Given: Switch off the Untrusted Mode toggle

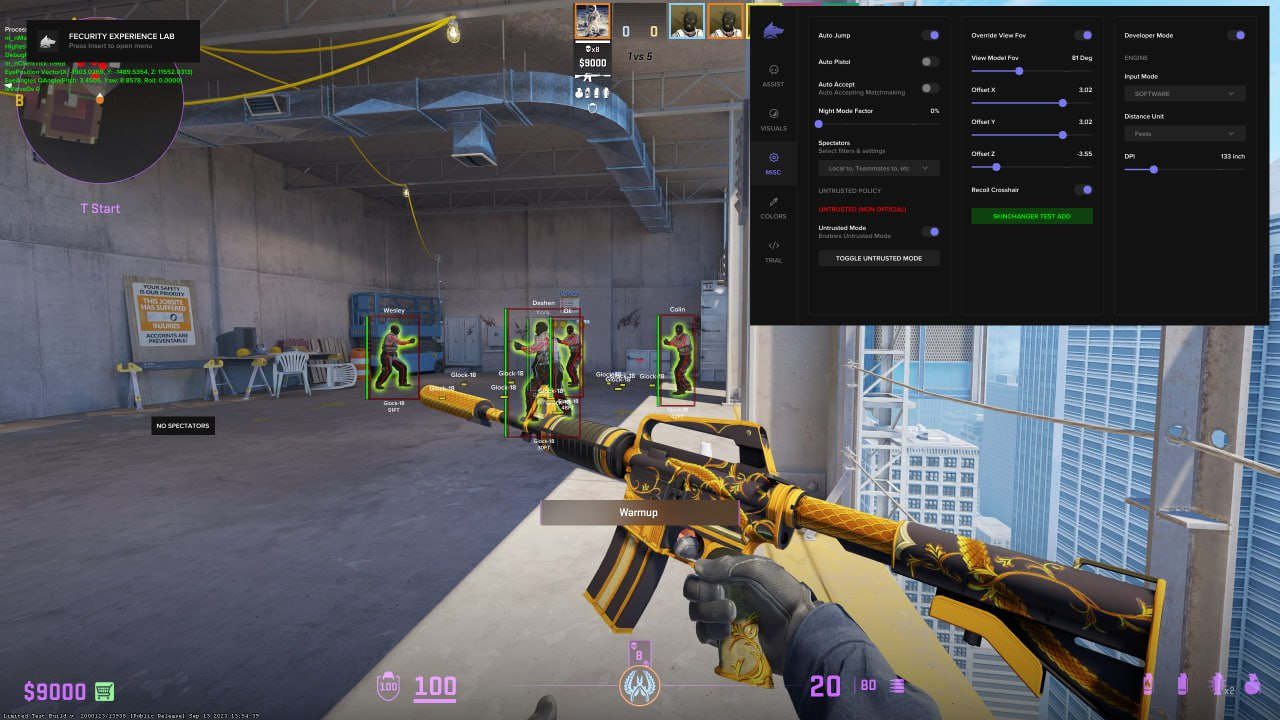Looking at the screenshot, I should 930,231.
